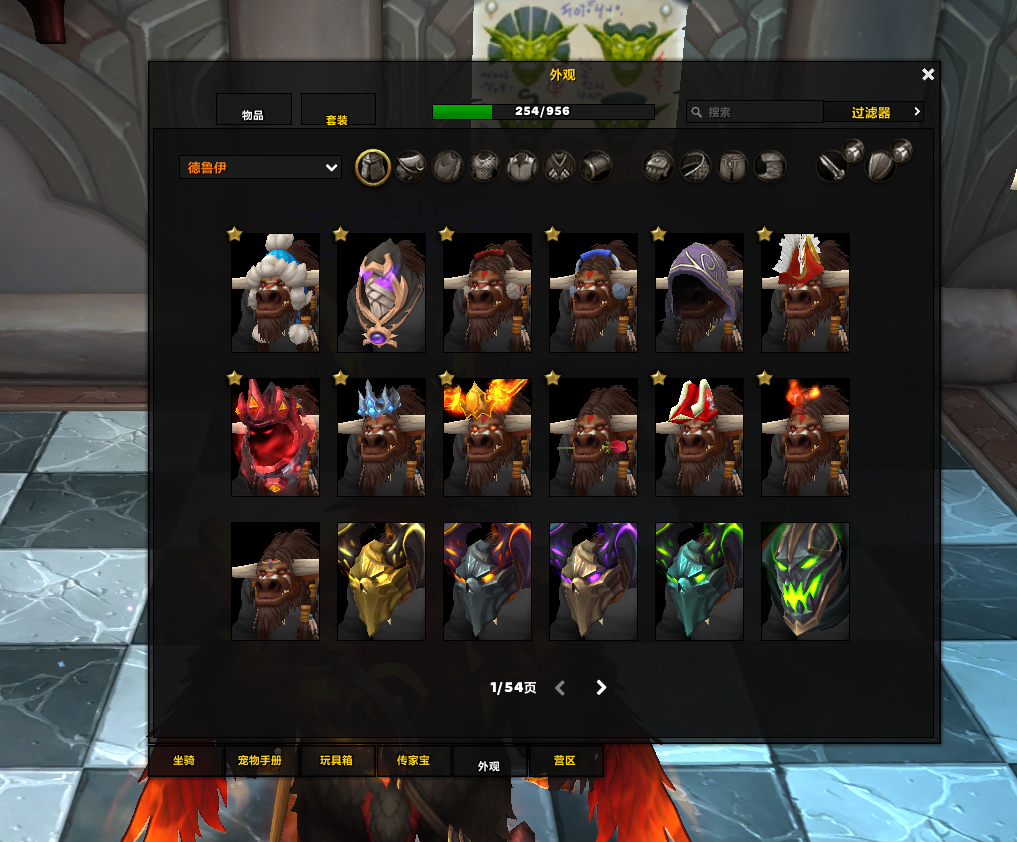Open the 宠物手册 pet journal tab

pyautogui.click(x=260, y=761)
